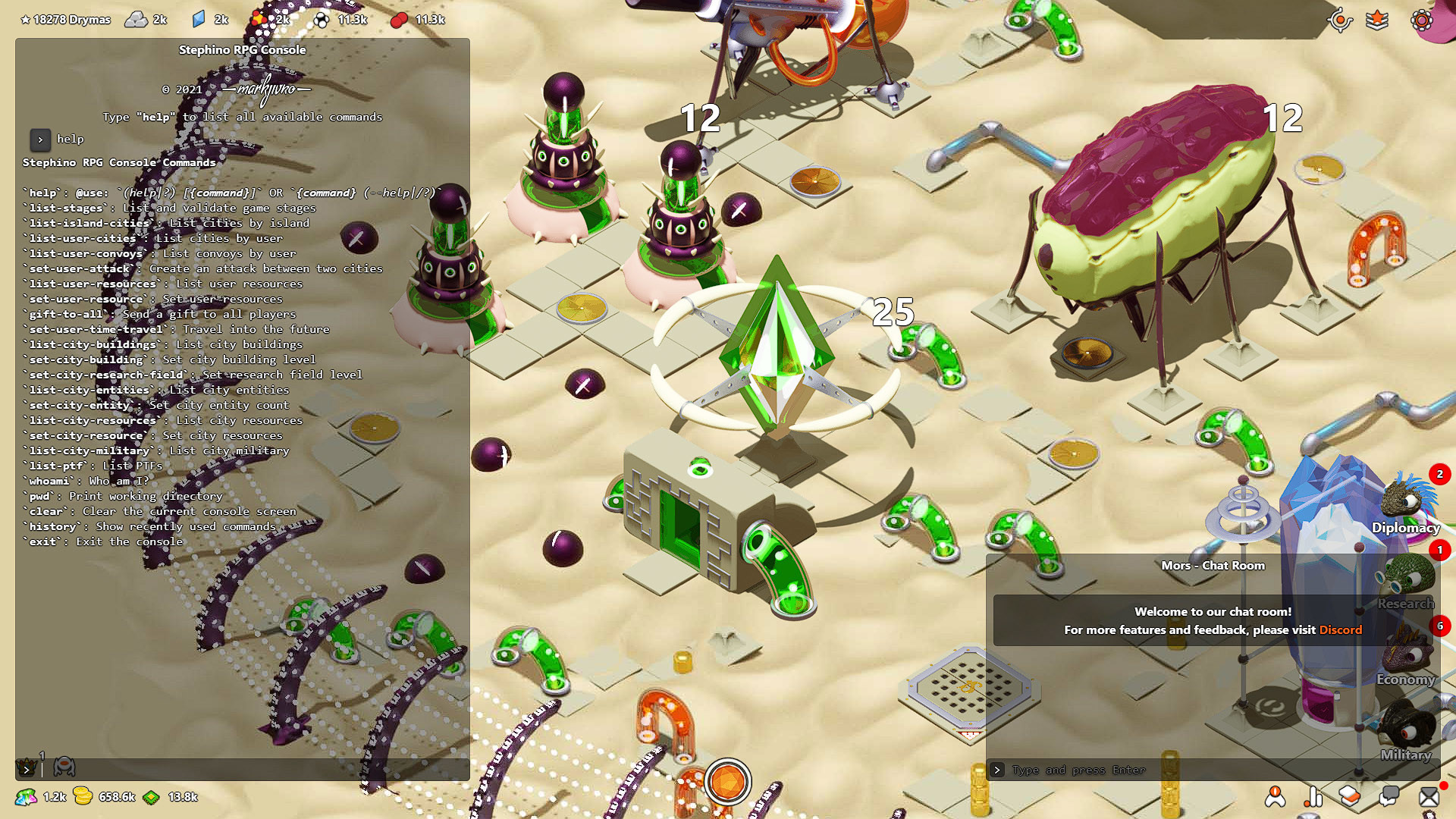Screen dimensions: 1456x819
Task: Open the statistics chart icon at bottom right
Action: point(1313,798)
